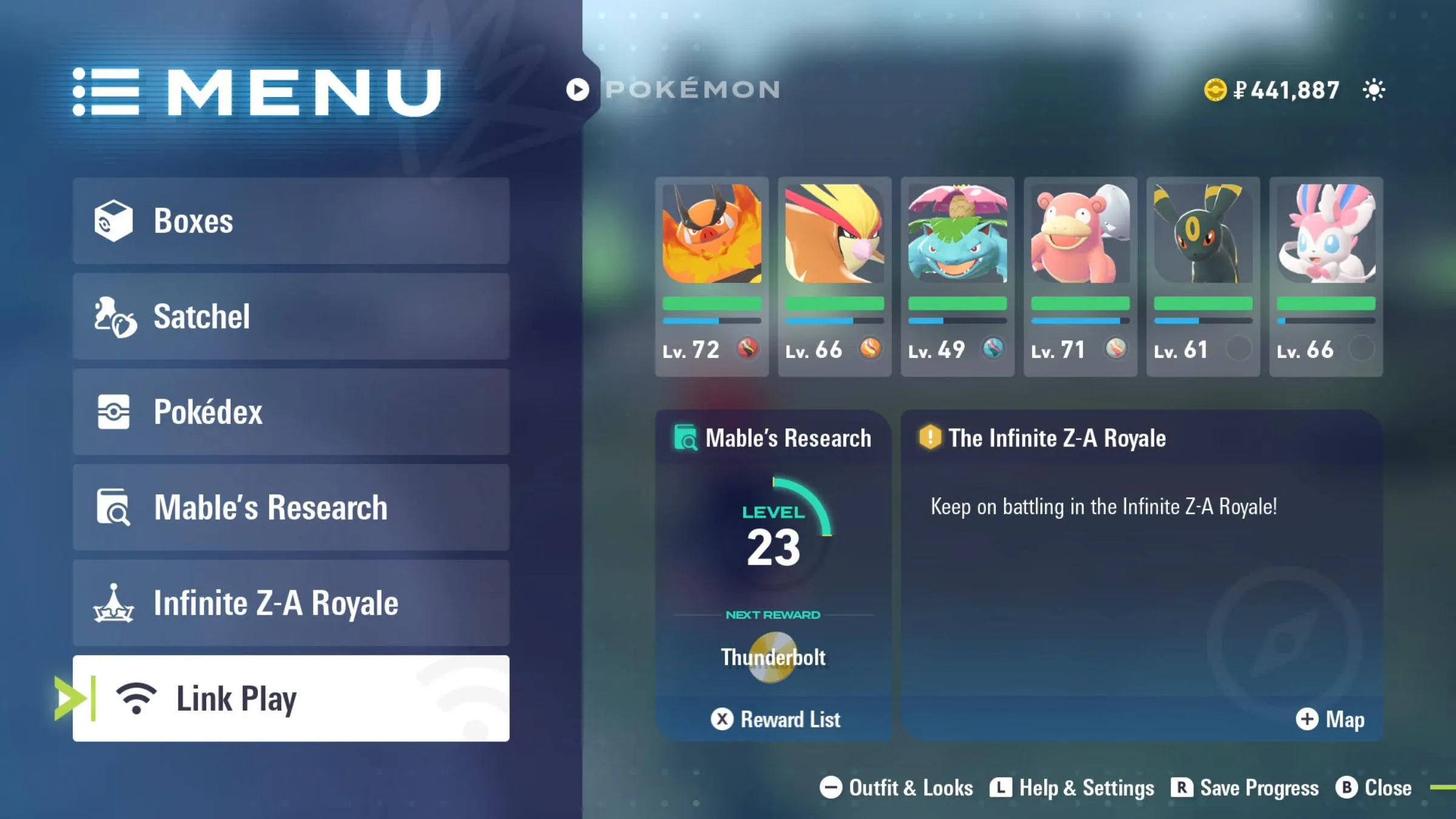This screenshot has width=1456, height=819.
Task: Open the Infinite Z-A Royale menu entry
Action: coord(291,603)
